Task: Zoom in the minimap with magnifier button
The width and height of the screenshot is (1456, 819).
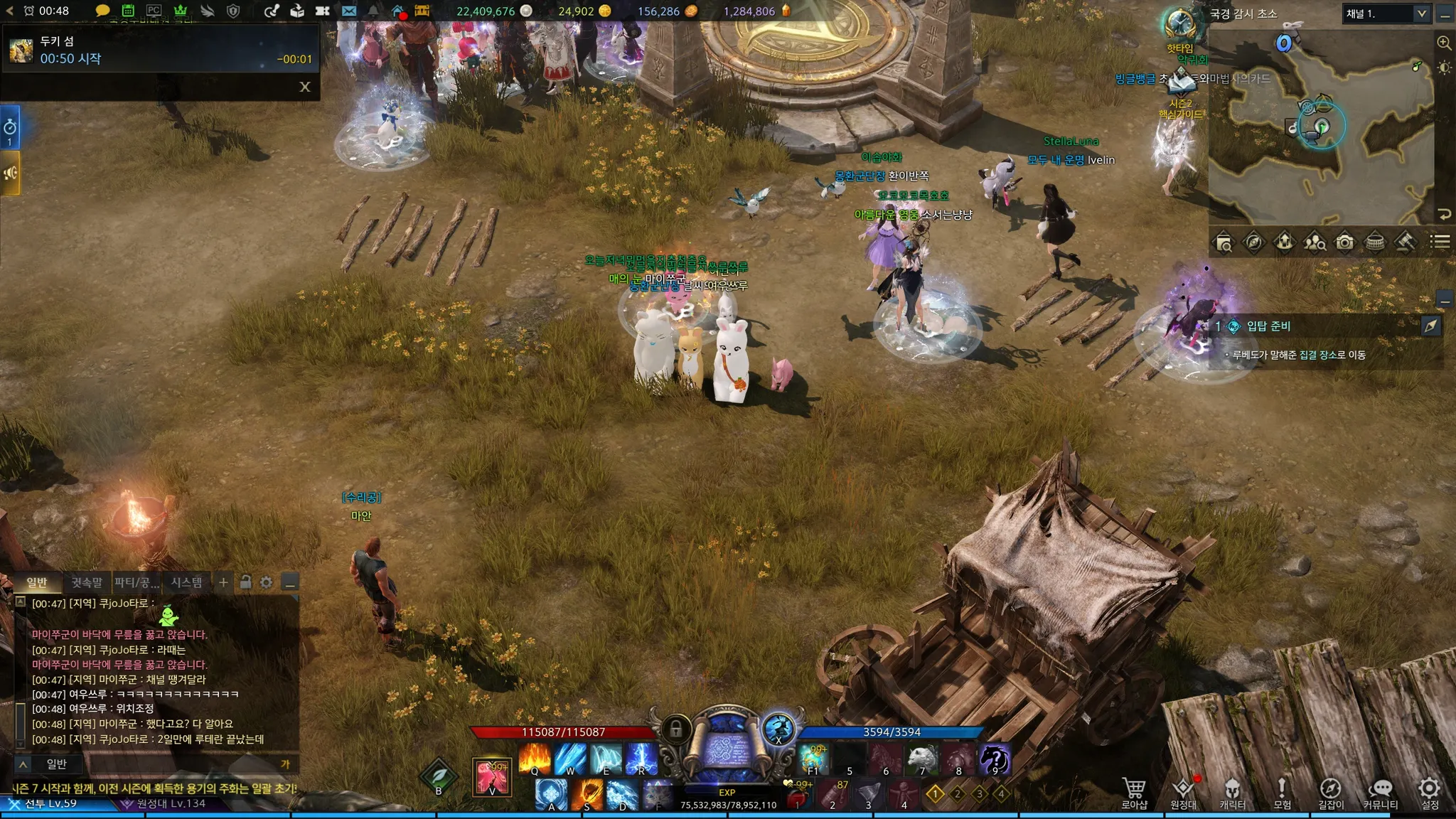Action: click(x=1444, y=43)
